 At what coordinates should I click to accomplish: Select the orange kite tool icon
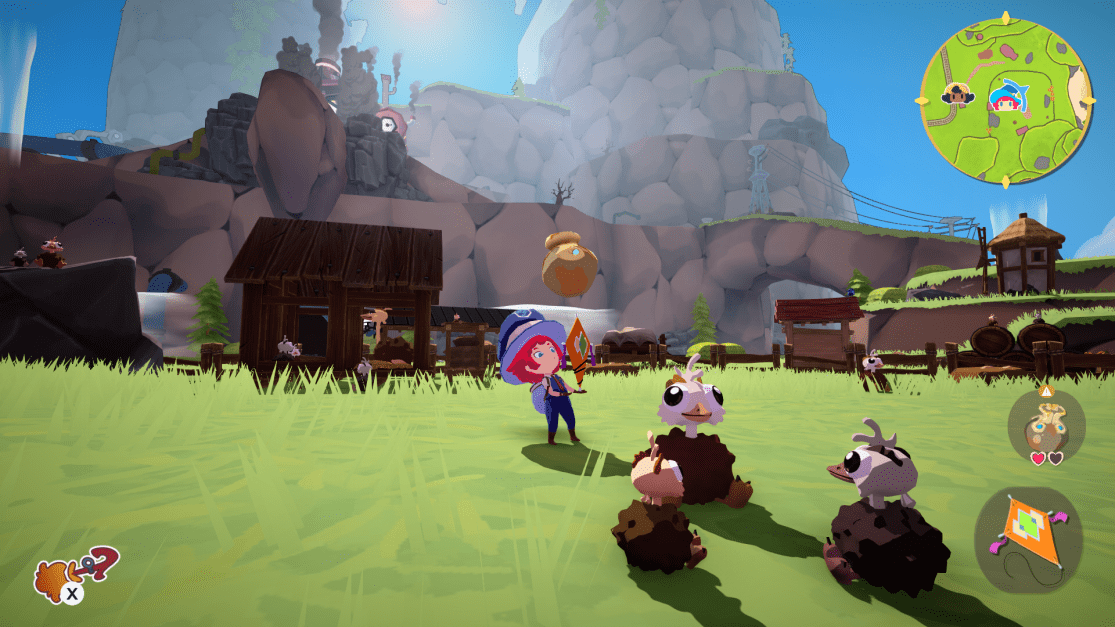coord(1027,538)
